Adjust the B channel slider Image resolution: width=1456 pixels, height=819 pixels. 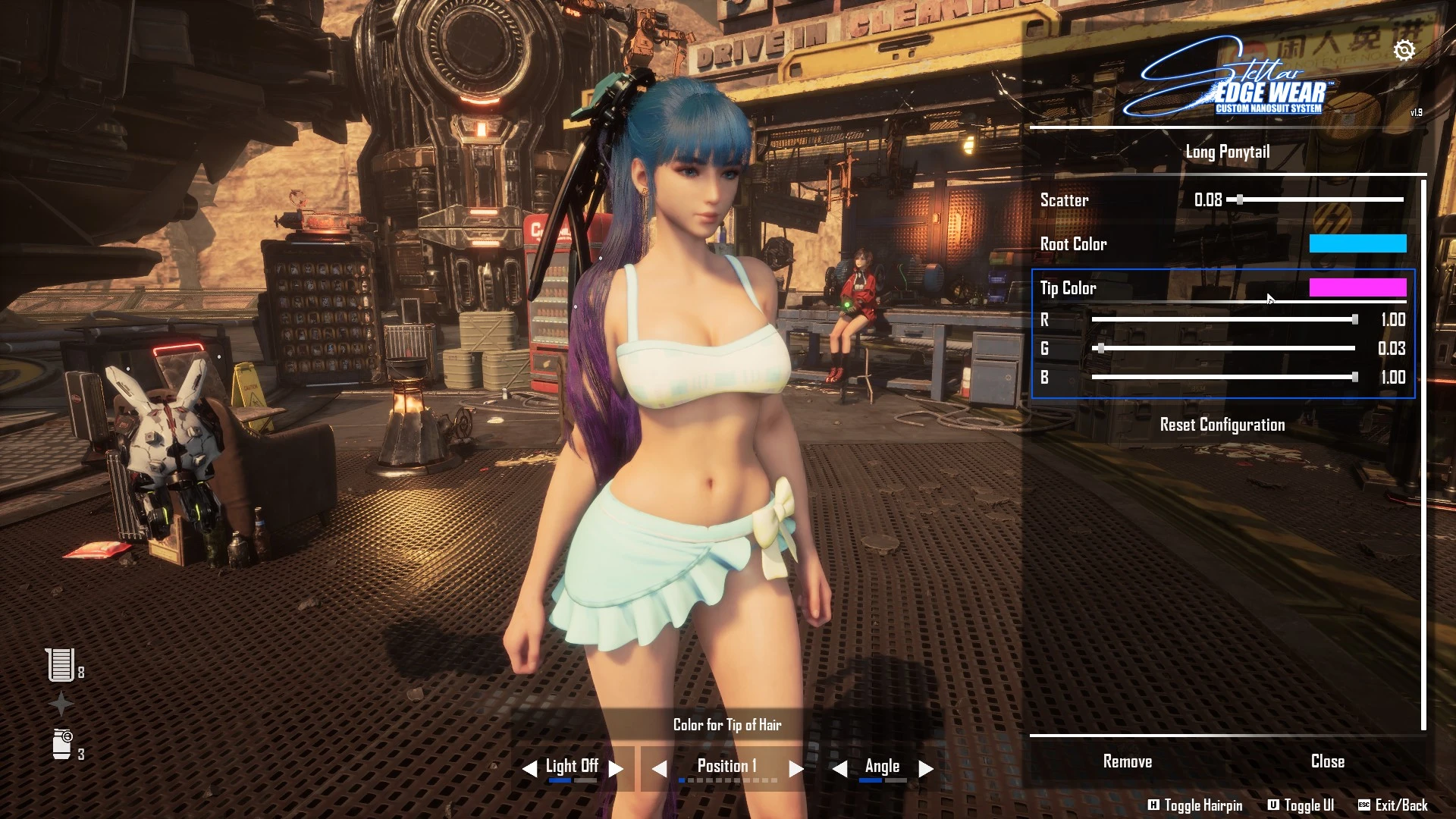[1354, 377]
